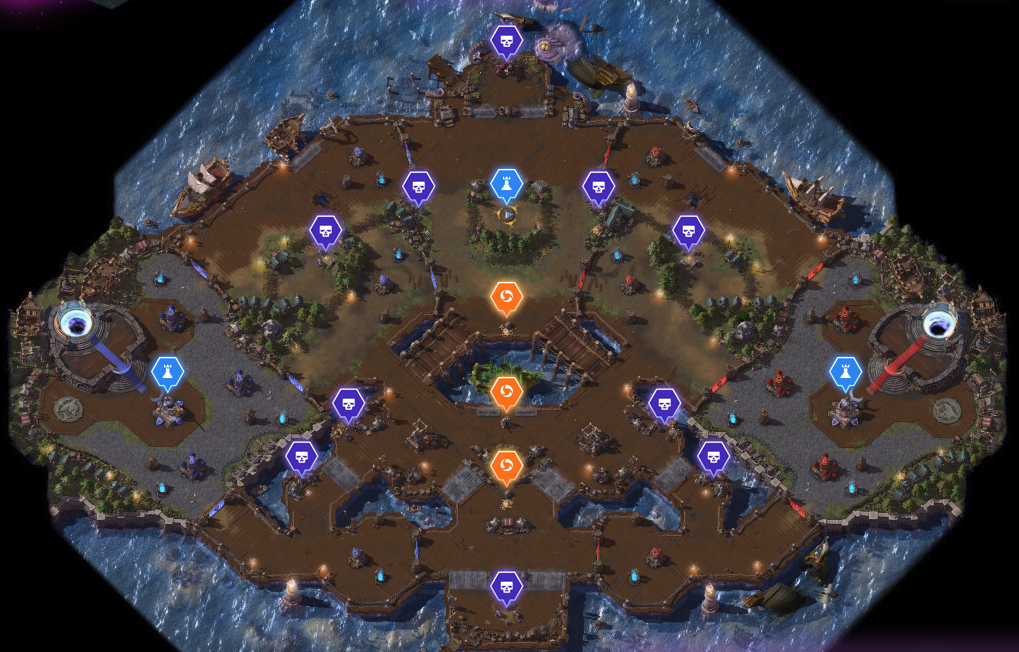Image resolution: width=1019 pixels, height=652 pixels.
Task: Select the skull marker nearest the blue base's lower water inlet
Action: (x=302, y=457)
